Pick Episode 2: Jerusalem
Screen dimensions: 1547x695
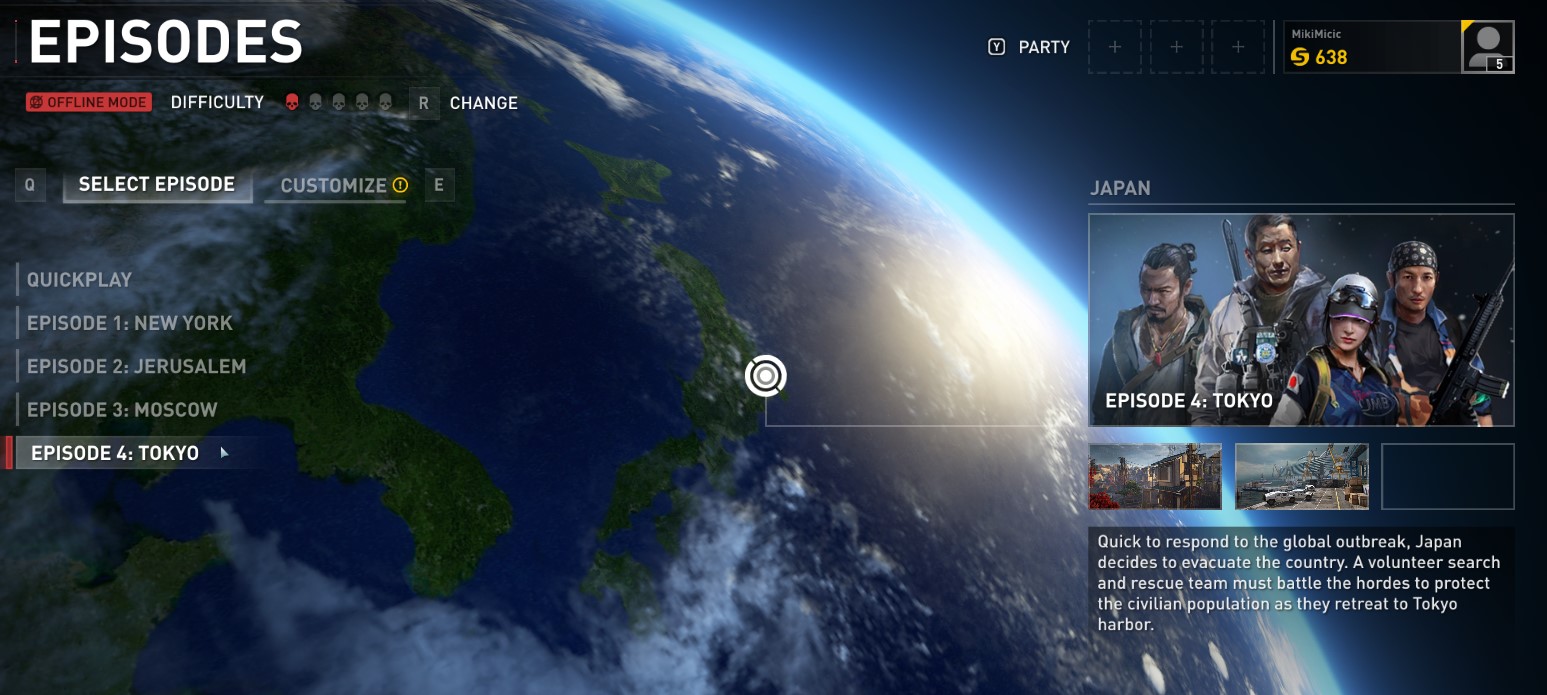(x=136, y=367)
